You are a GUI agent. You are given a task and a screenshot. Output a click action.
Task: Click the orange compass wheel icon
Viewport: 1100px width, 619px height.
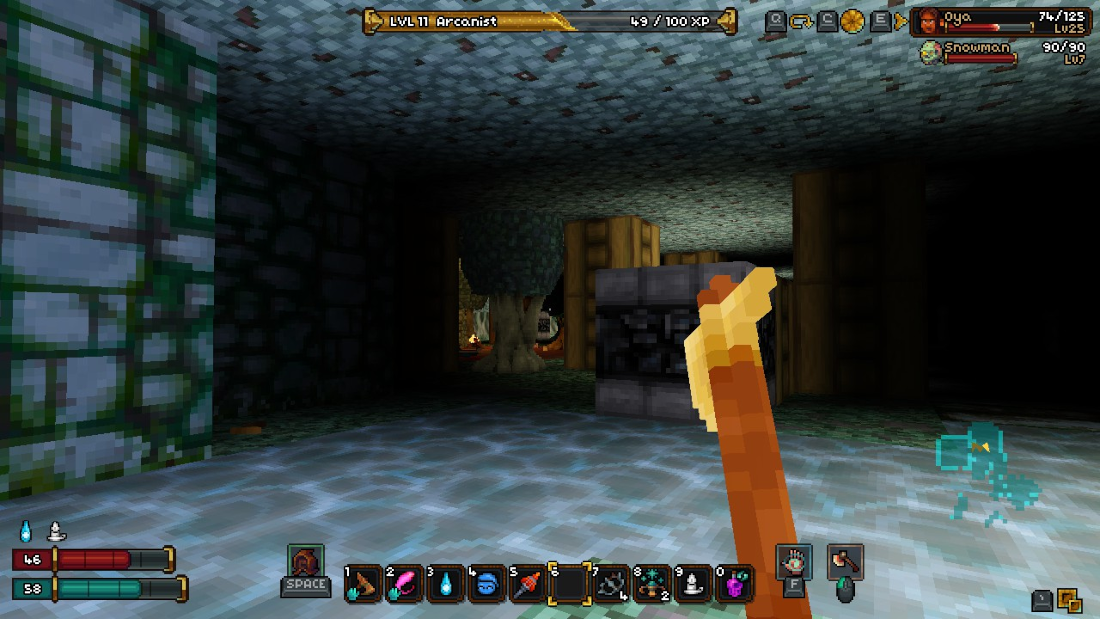(x=853, y=21)
